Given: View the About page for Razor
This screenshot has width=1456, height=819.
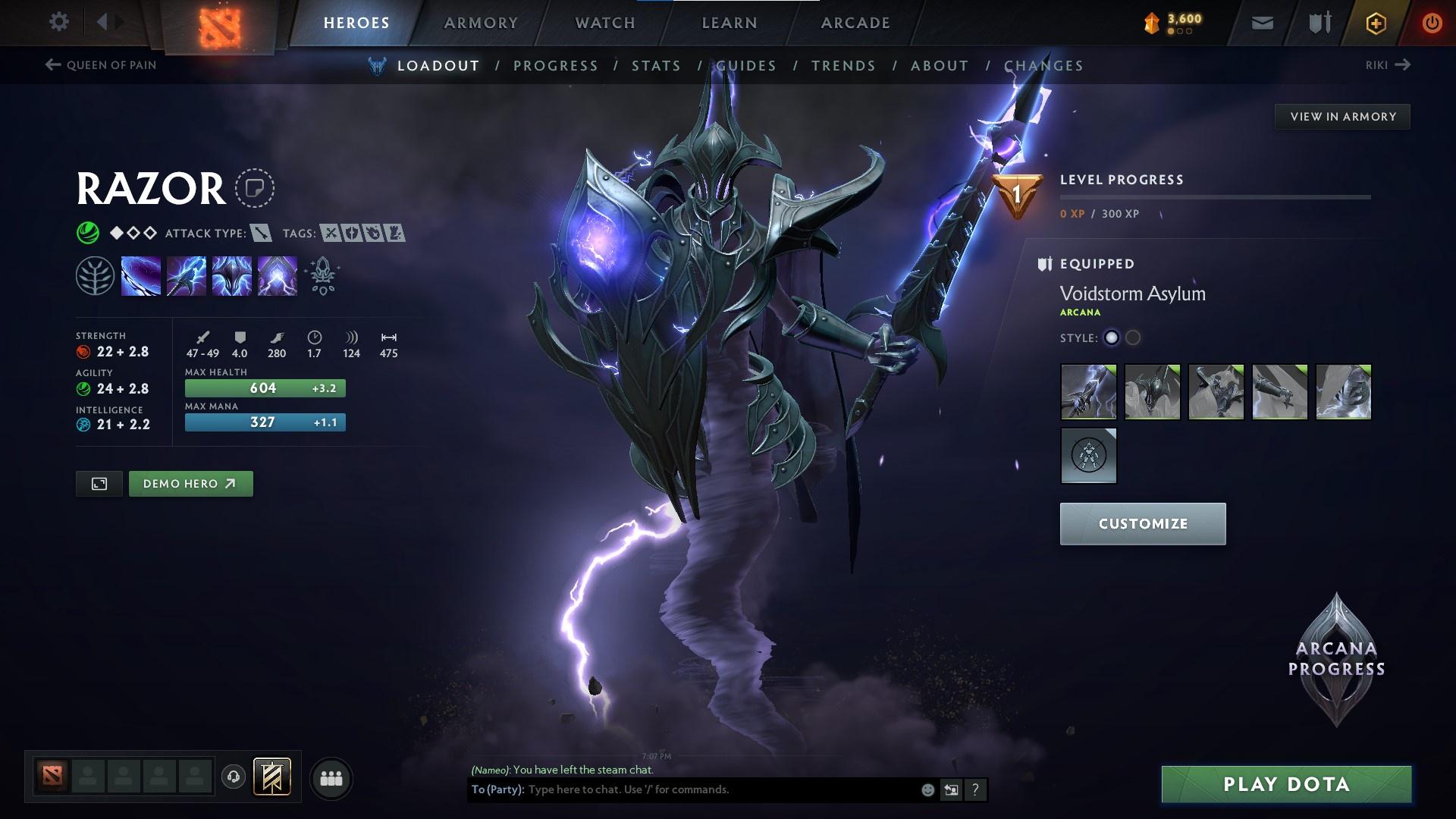Looking at the screenshot, I should pyautogui.click(x=940, y=66).
